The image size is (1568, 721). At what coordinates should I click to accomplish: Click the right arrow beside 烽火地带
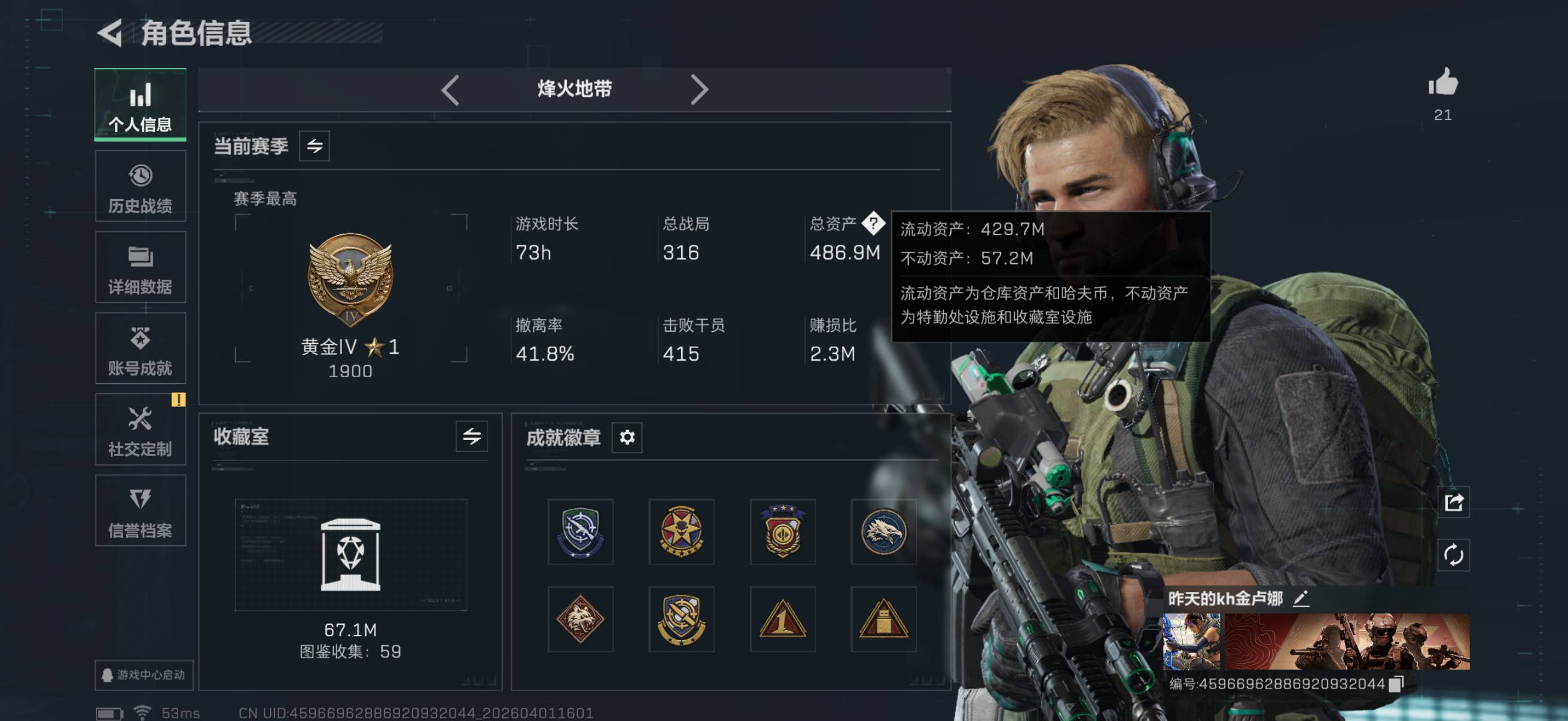coord(700,90)
